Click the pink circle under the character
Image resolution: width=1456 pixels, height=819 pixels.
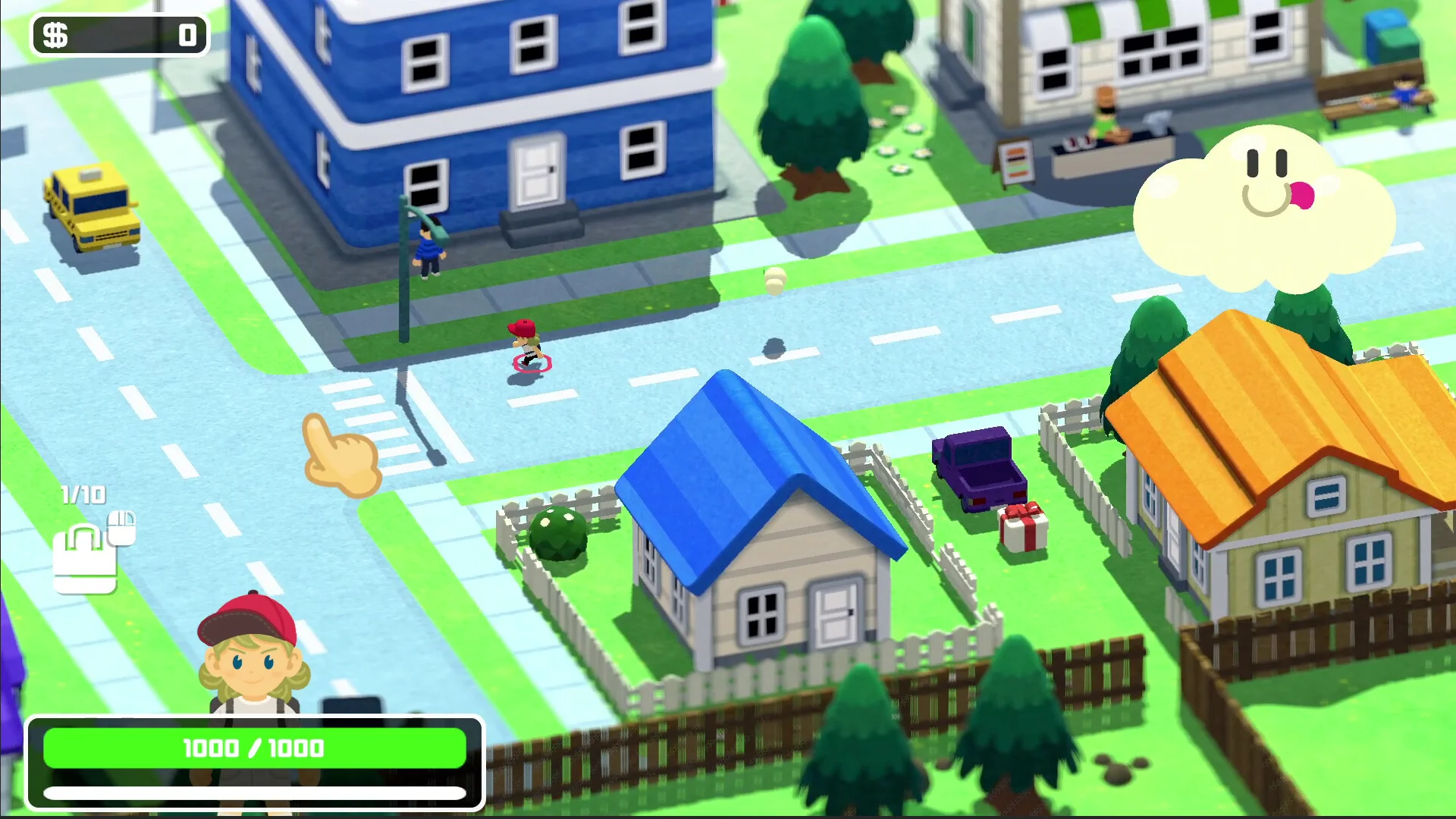point(532,362)
